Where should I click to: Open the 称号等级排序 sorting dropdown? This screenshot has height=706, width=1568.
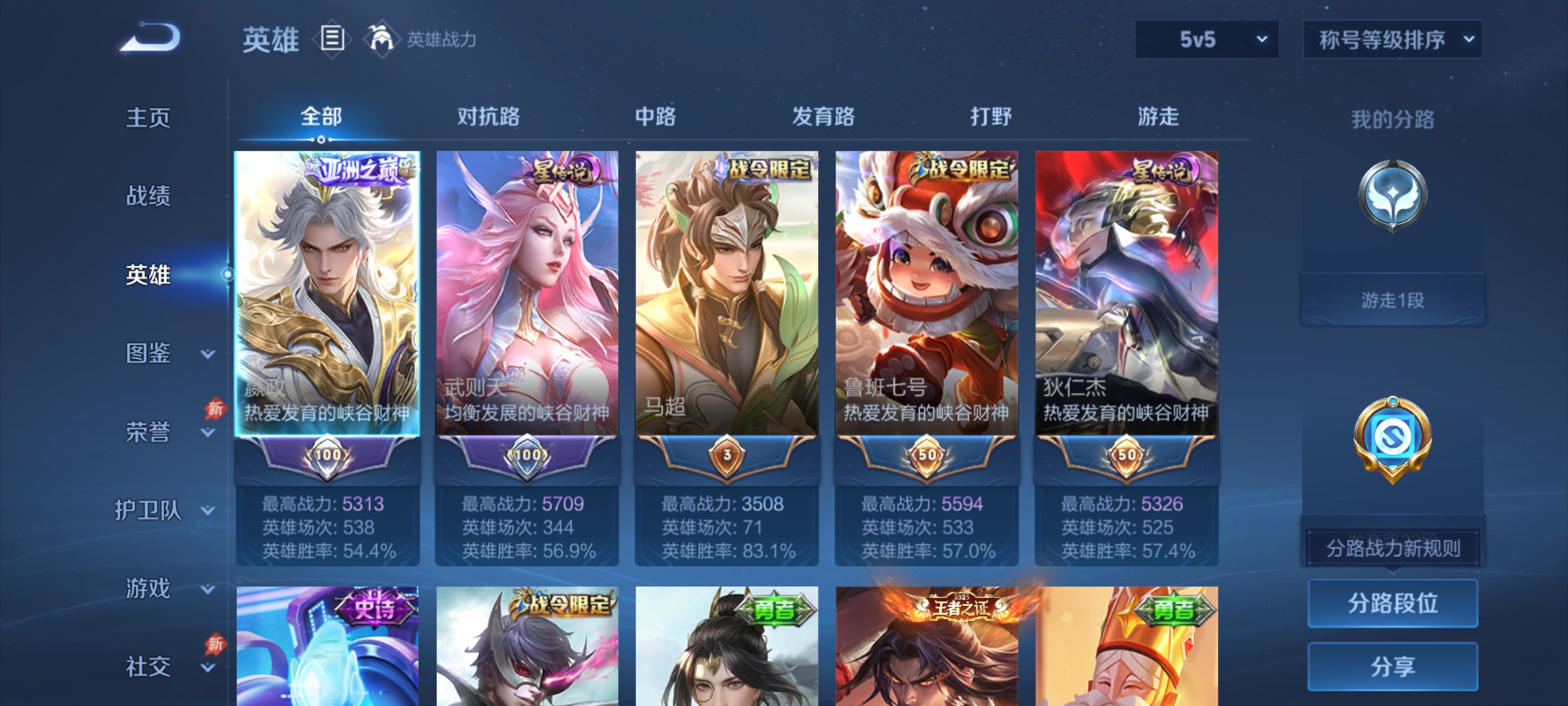[1392, 39]
